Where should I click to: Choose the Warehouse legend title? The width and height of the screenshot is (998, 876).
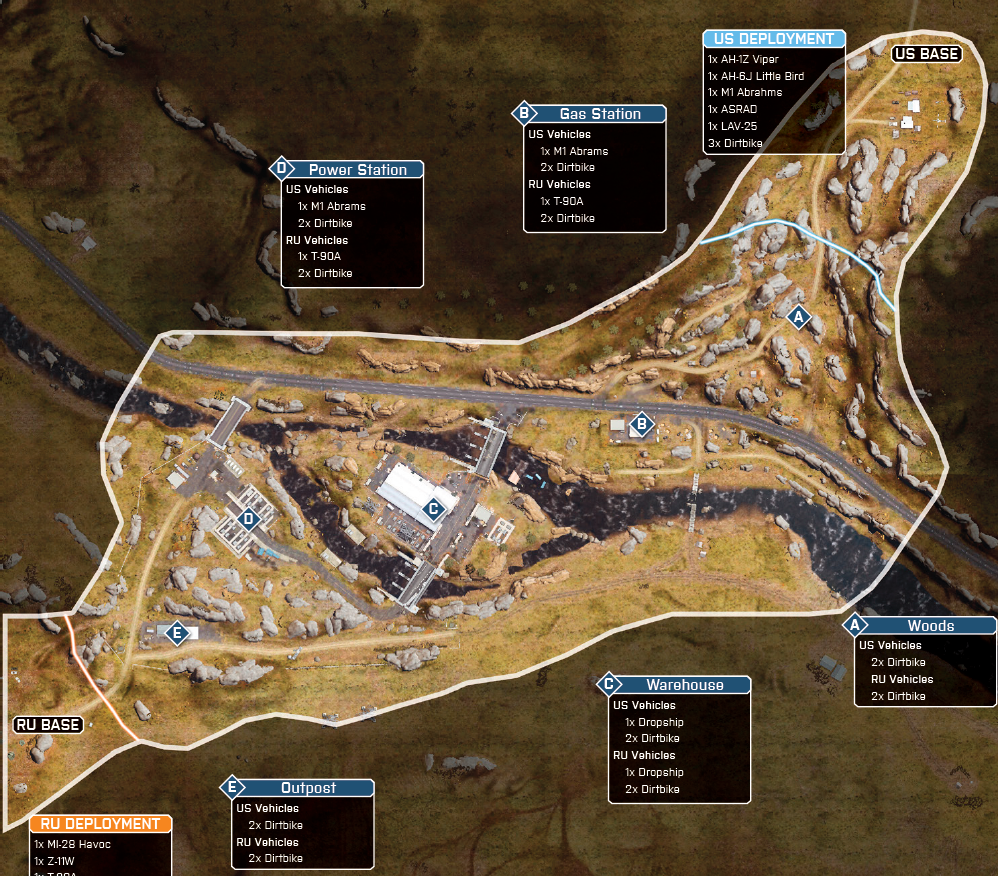[684, 685]
